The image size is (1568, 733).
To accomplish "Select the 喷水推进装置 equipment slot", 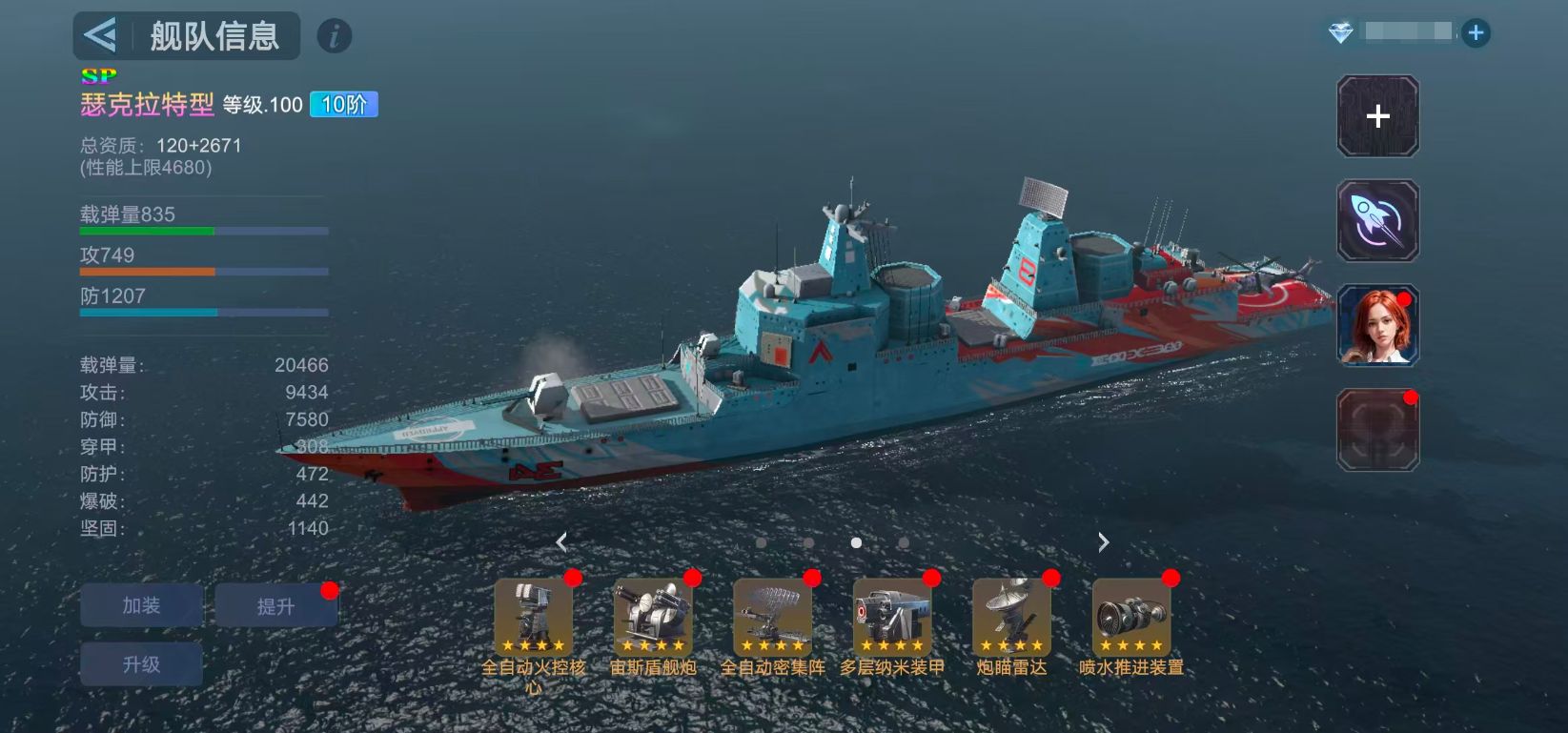I will pyautogui.click(x=1131, y=617).
